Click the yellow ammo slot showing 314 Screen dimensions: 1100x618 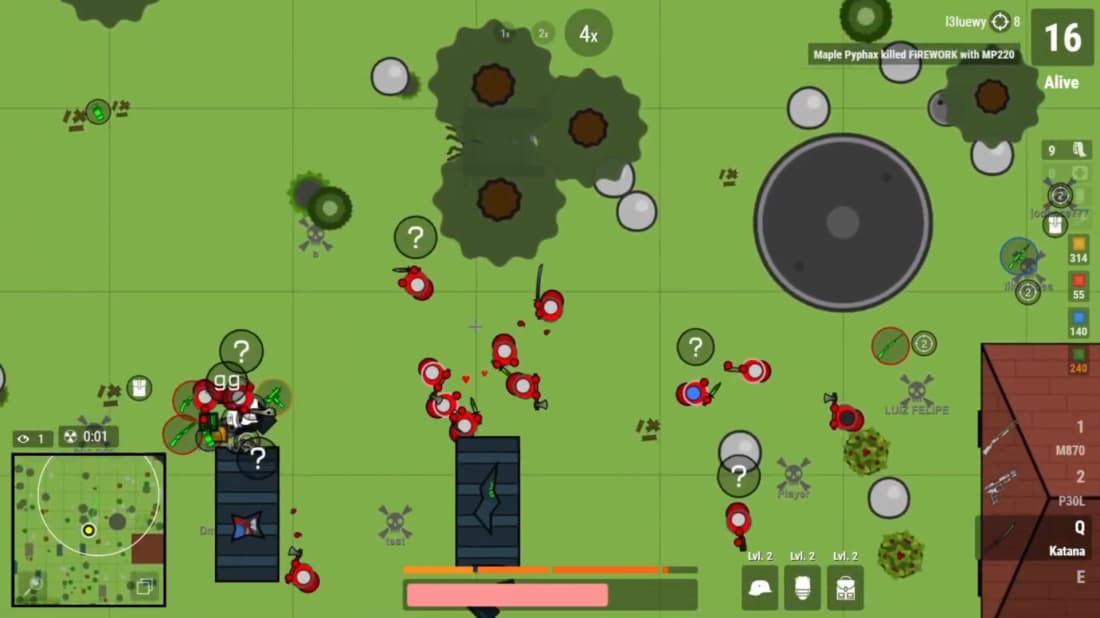tap(1078, 248)
